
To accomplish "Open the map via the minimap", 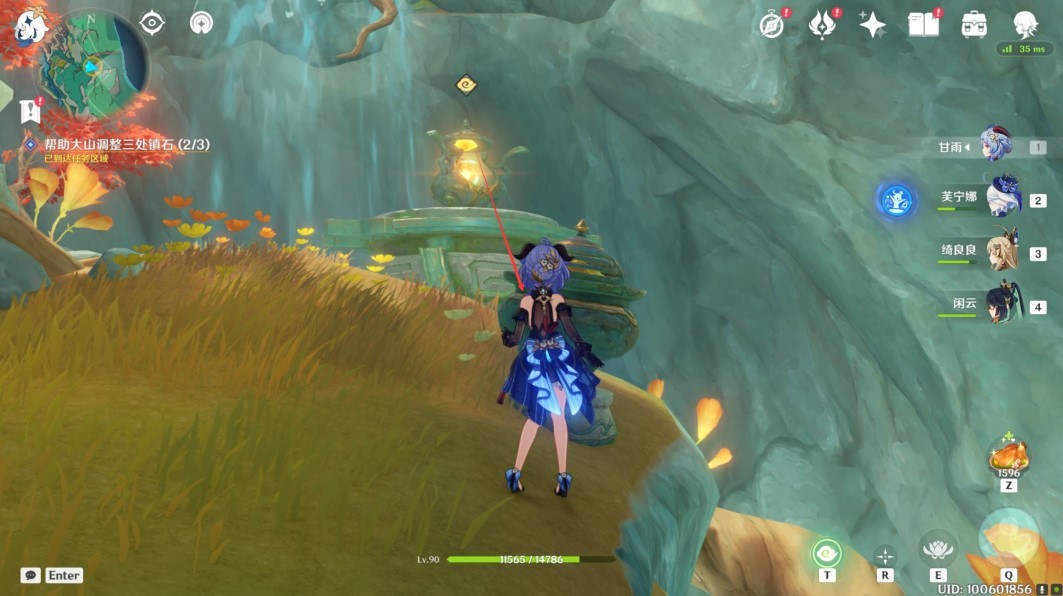I will 93,64.
